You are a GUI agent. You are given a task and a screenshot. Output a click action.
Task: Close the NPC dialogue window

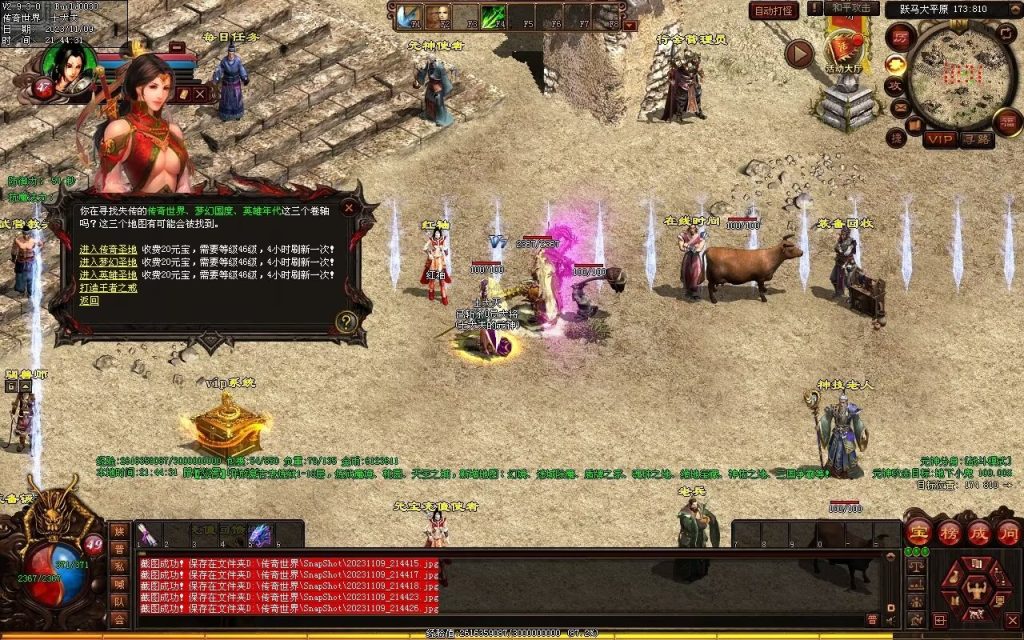pos(348,208)
